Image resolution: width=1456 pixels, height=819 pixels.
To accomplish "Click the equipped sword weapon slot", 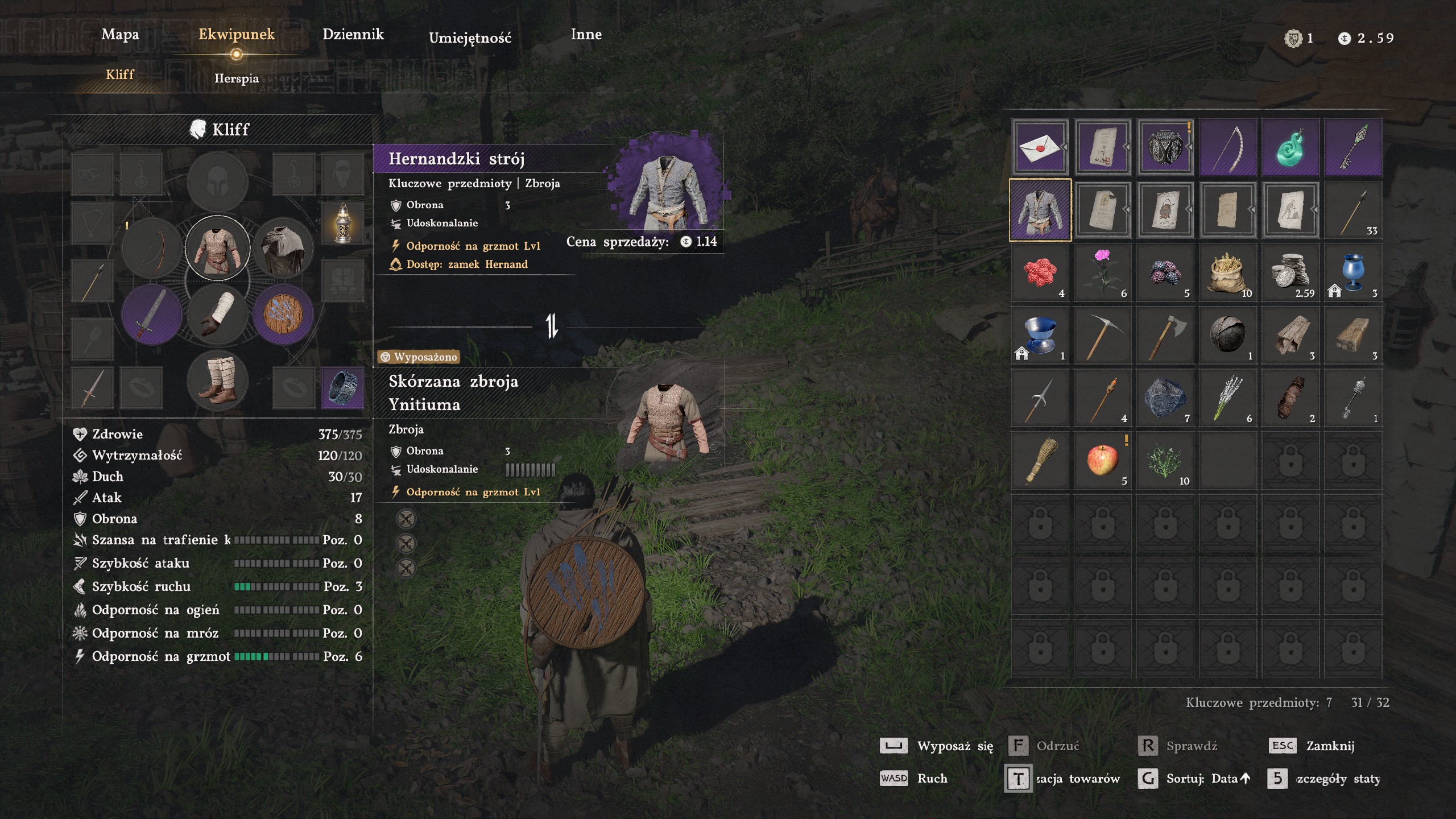I will [x=152, y=314].
